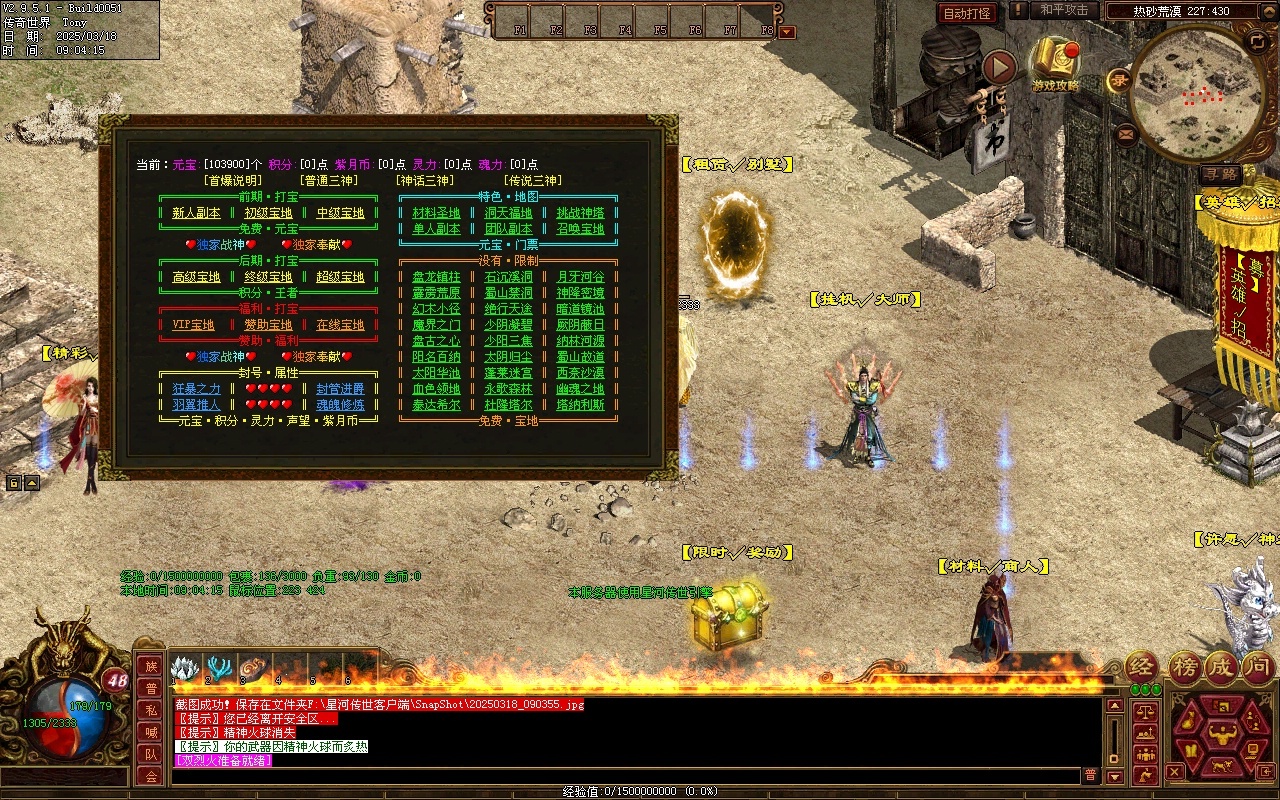Screen dimensions: 1280x800
Task: Open the VIP宝地 link
Action: coord(194,325)
